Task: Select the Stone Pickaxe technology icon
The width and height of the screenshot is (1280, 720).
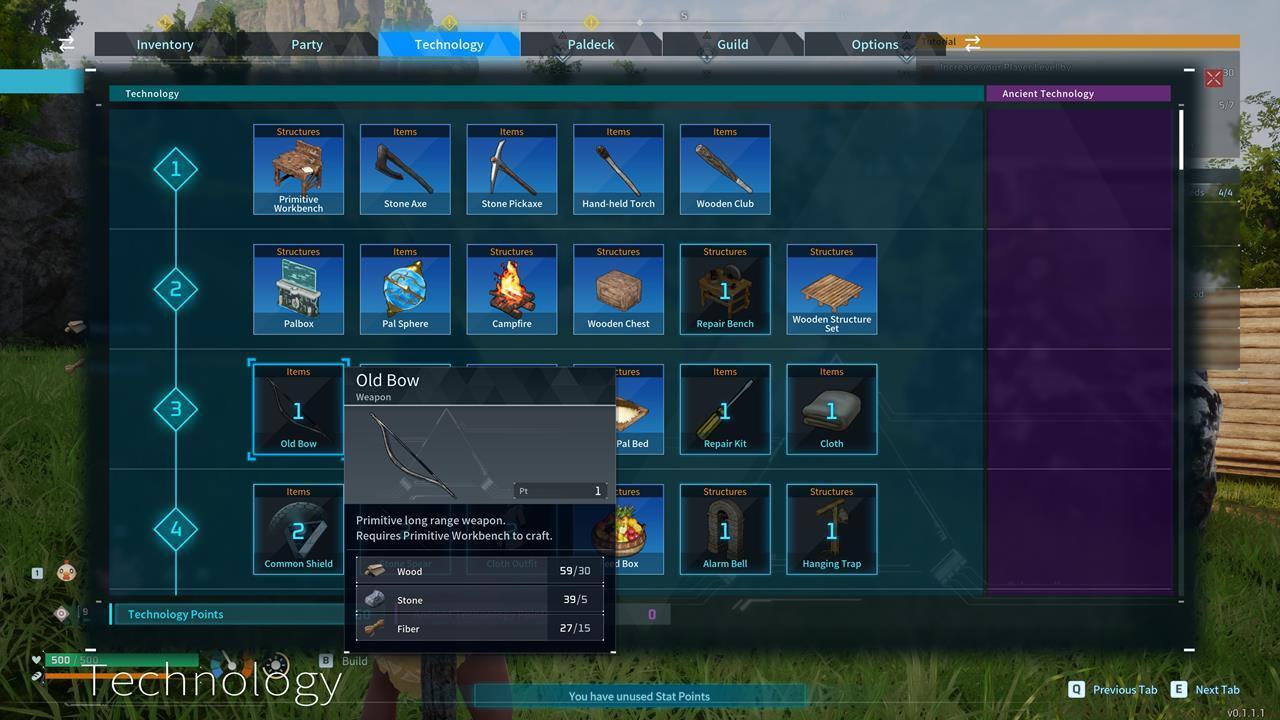Action: pos(511,168)
